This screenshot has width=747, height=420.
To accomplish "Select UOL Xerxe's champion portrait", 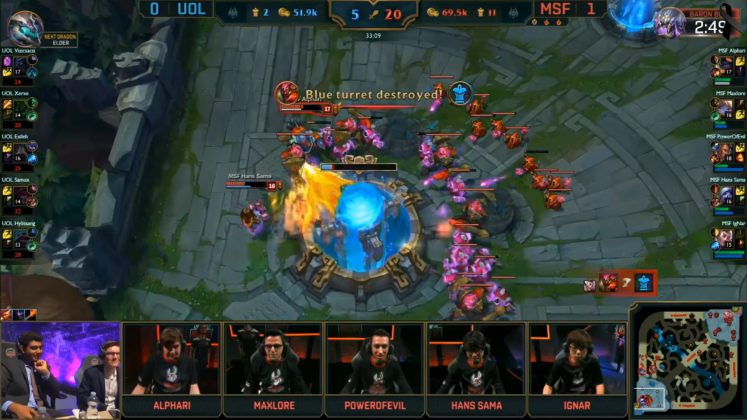I will pyautogui.click(x=22, y=106).
